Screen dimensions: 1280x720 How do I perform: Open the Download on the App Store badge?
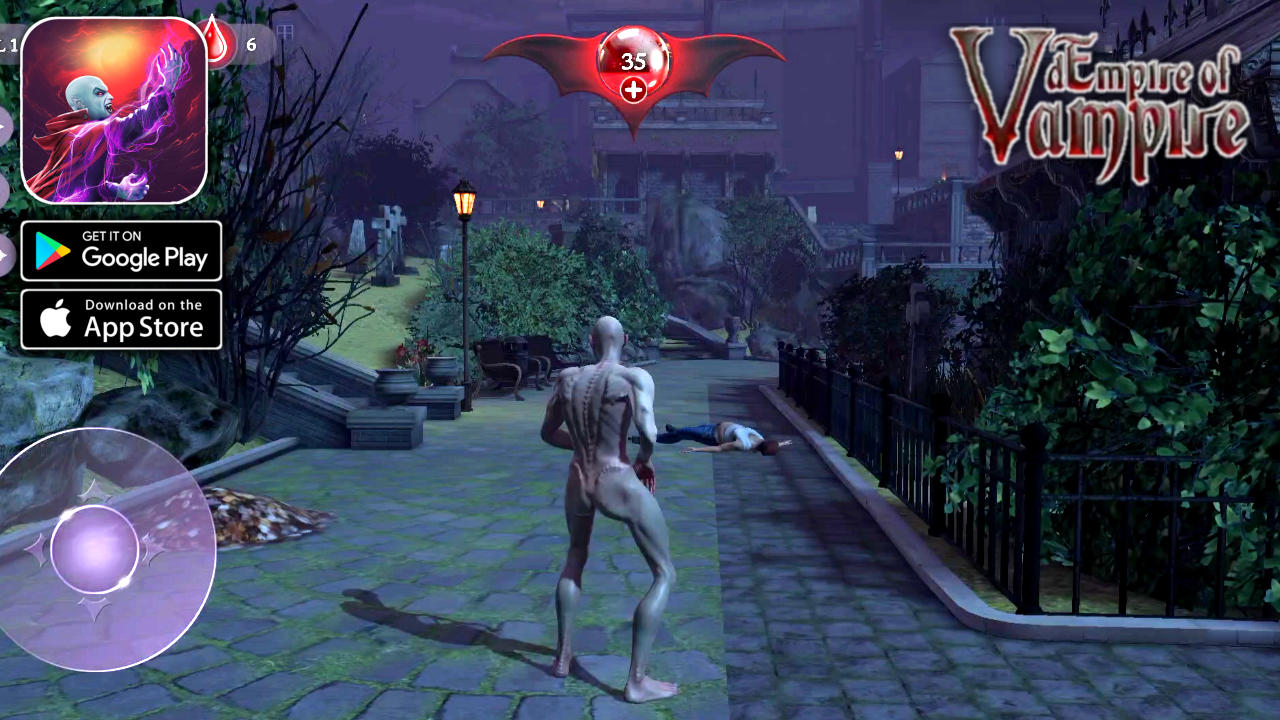(121, 319)
